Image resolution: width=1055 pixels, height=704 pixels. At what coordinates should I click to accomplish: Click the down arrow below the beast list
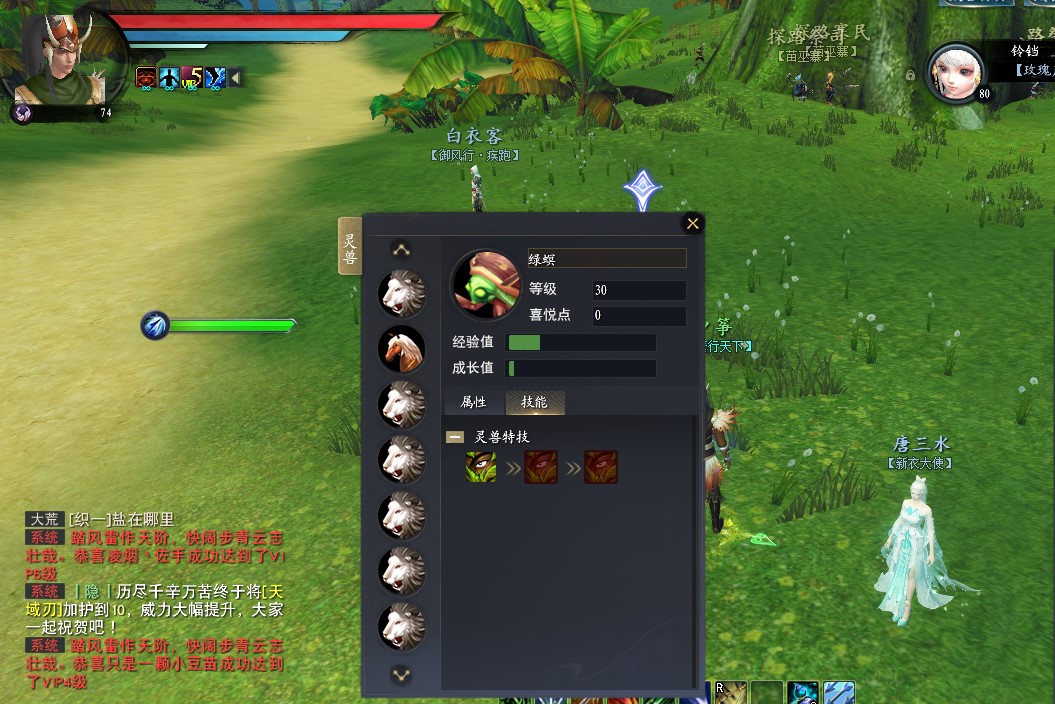[x=401, y=675]
